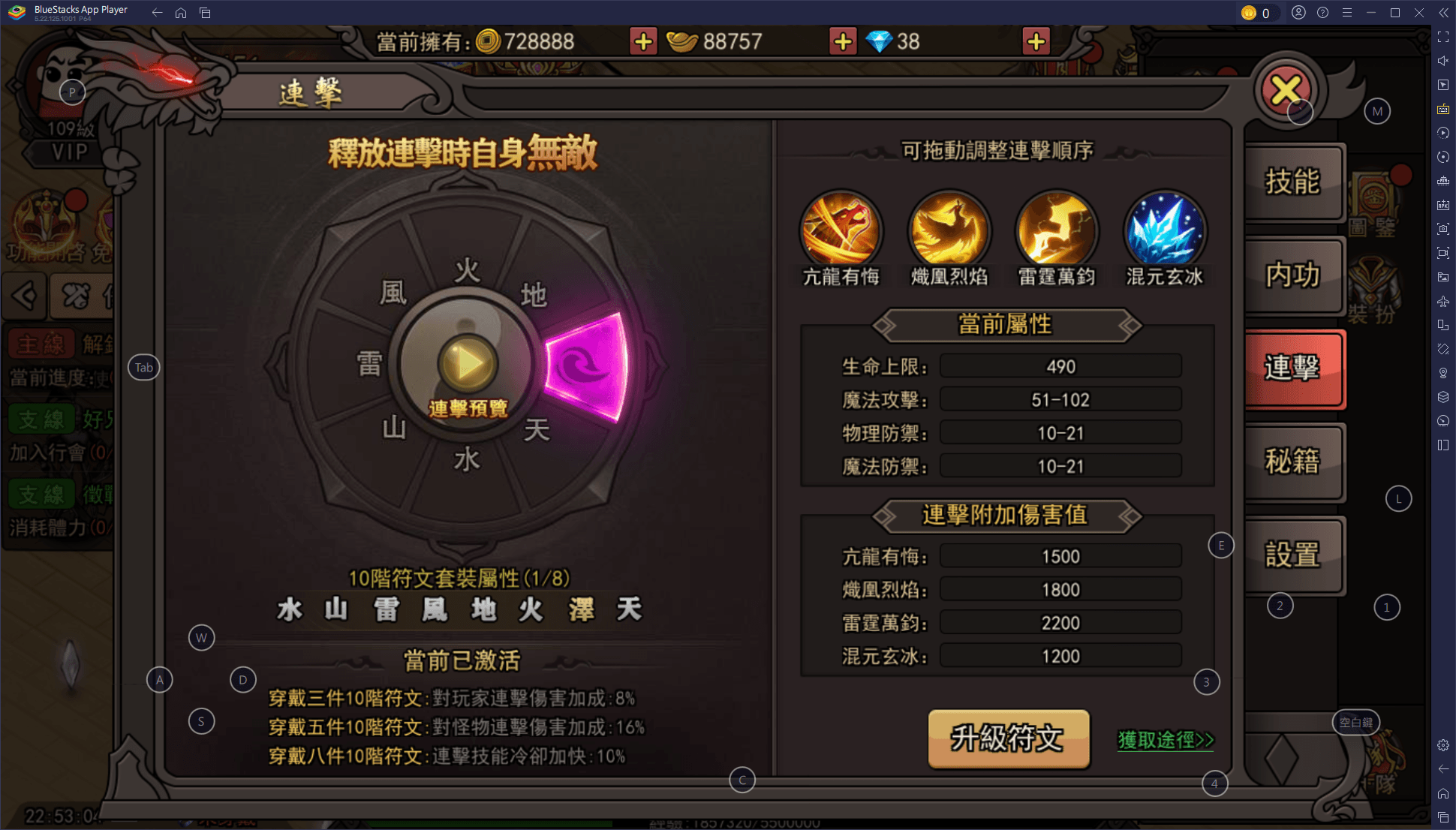
Task: Select the 水 water rune segment on wheel
Action: click(x=467, y=460)
